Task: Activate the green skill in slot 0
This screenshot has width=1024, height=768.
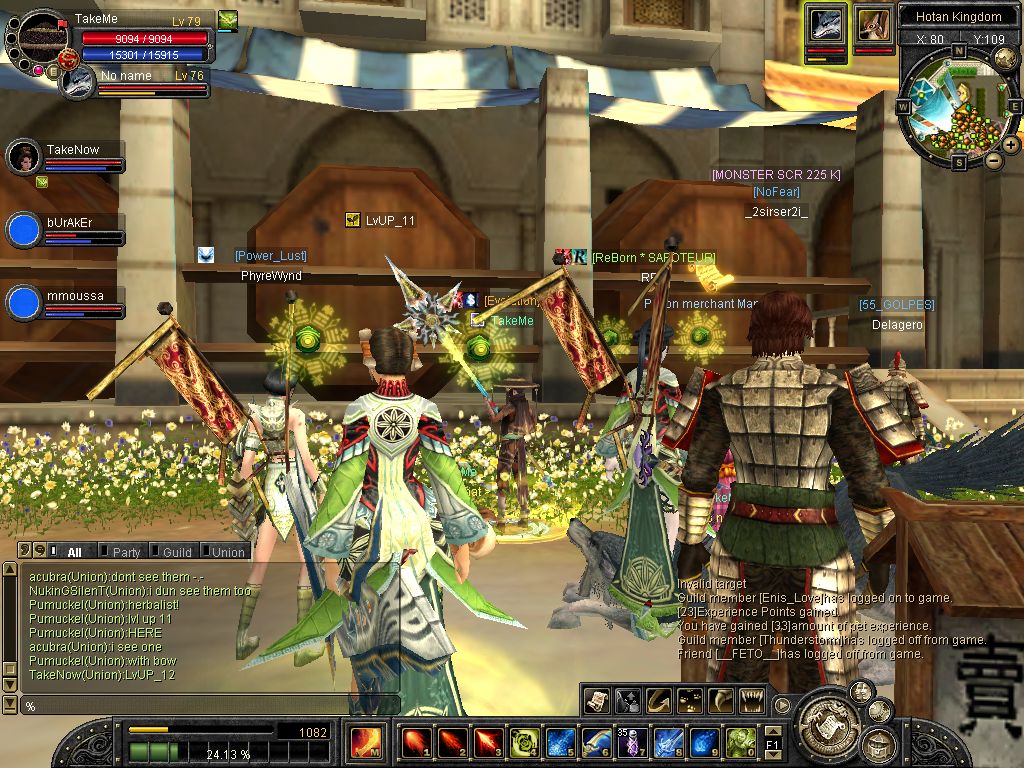Action: pos(740,743)
